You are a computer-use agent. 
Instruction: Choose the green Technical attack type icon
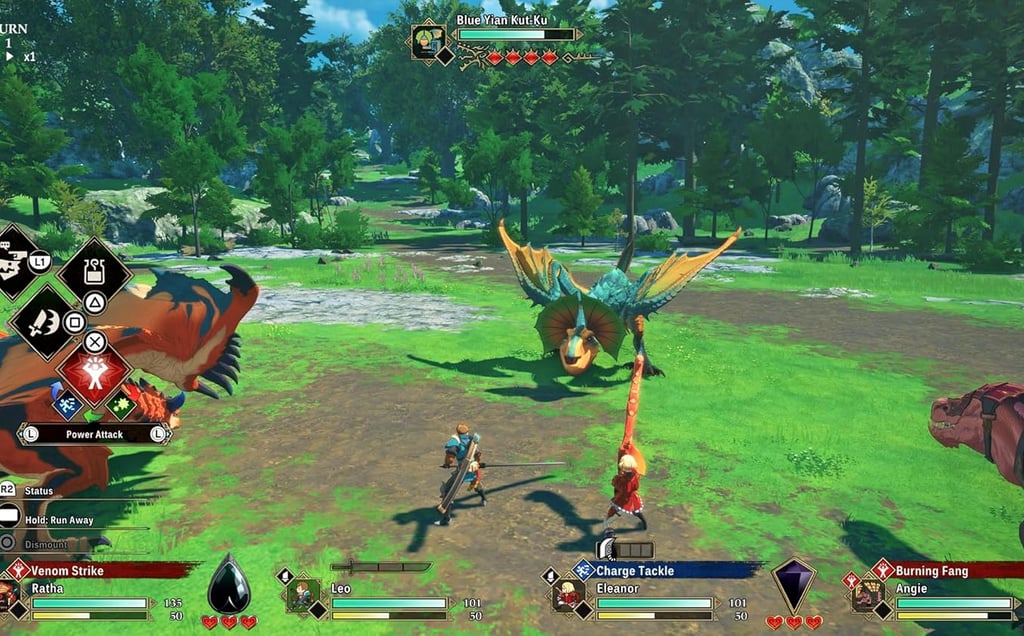(x=121, y=405)
